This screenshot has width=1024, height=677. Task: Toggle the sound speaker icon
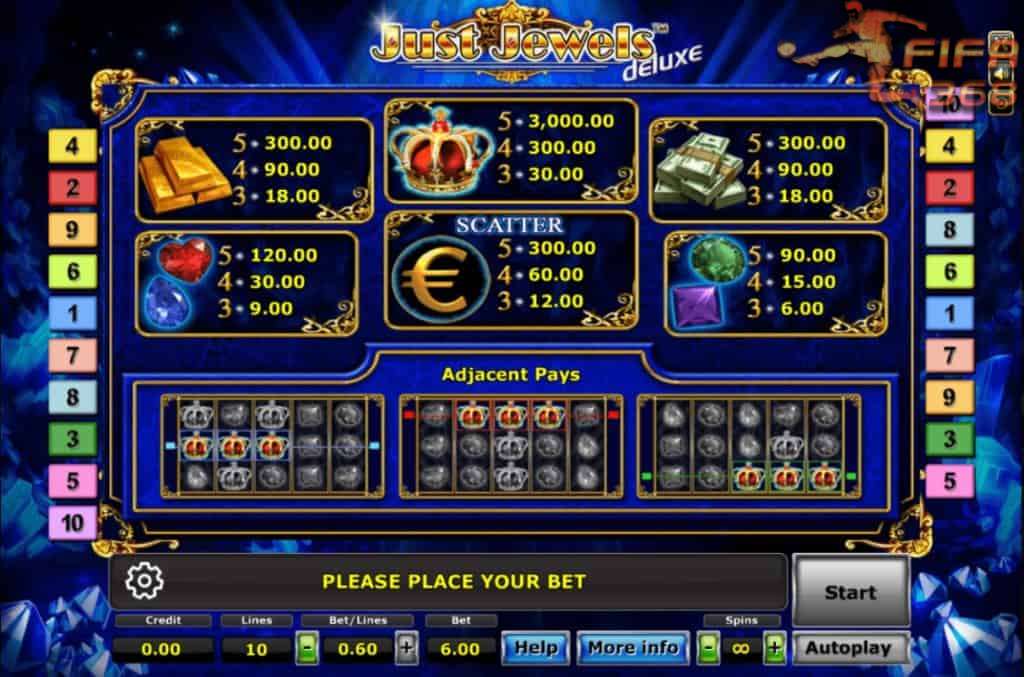(1001, 74)
